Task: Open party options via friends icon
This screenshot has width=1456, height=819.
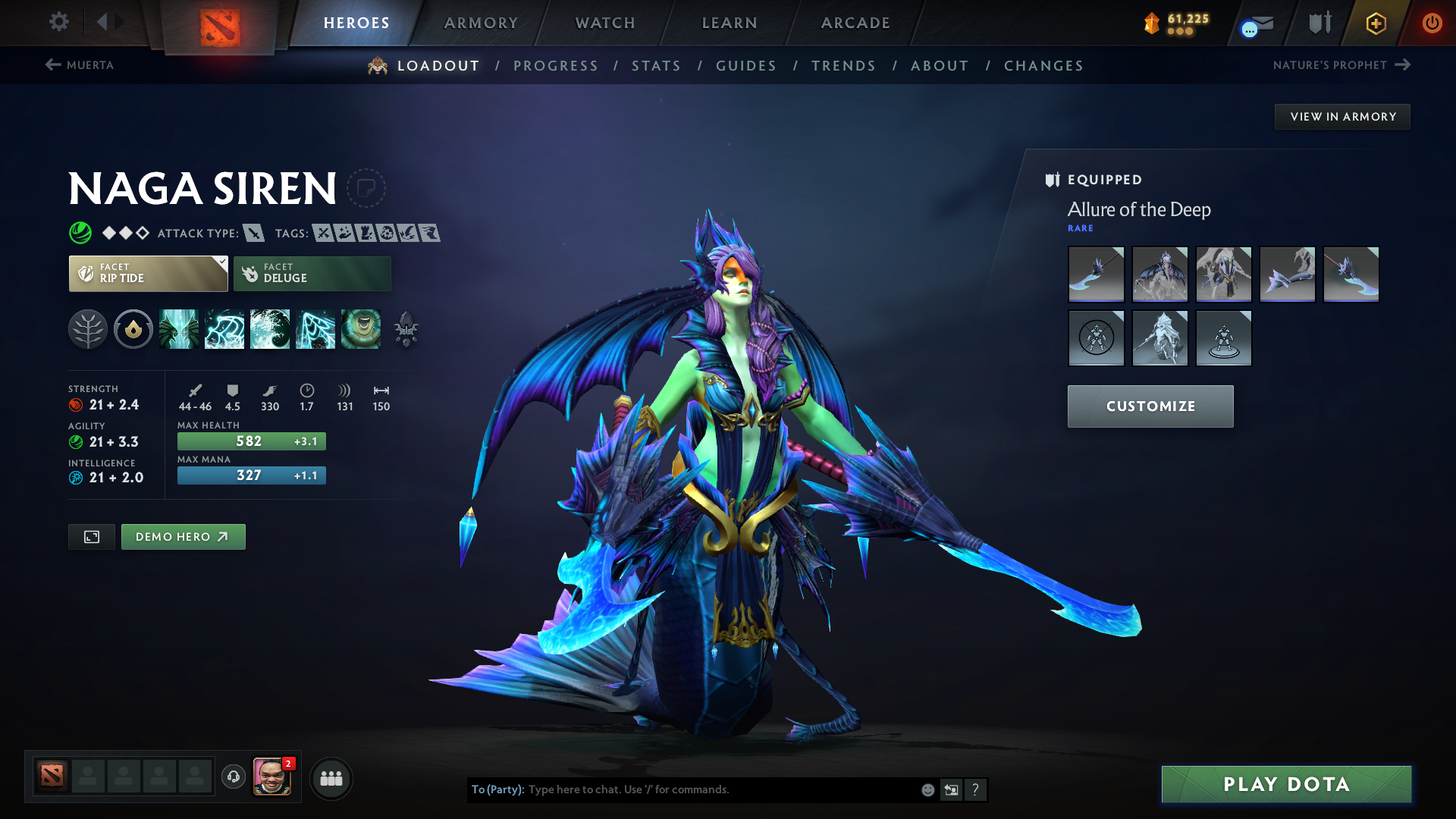Action: click(330, 777)
